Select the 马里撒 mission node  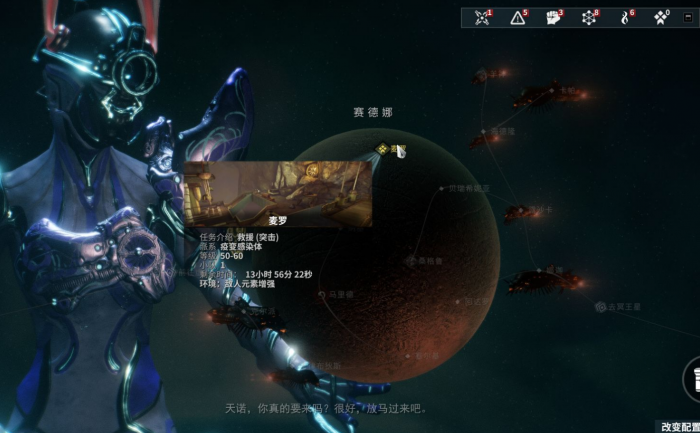tap(320, 294)
